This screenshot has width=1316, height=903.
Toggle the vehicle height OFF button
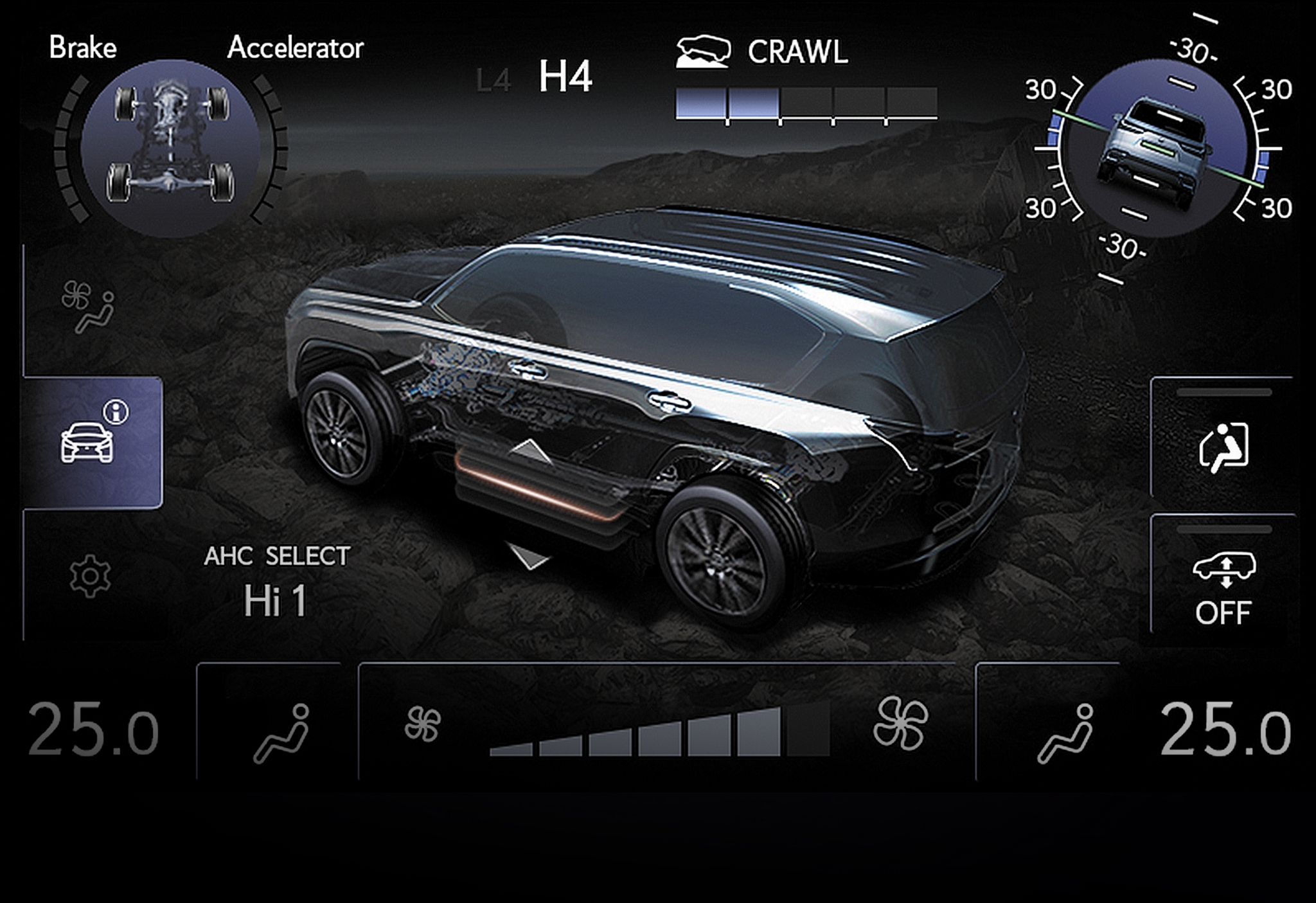[1223, 586]
